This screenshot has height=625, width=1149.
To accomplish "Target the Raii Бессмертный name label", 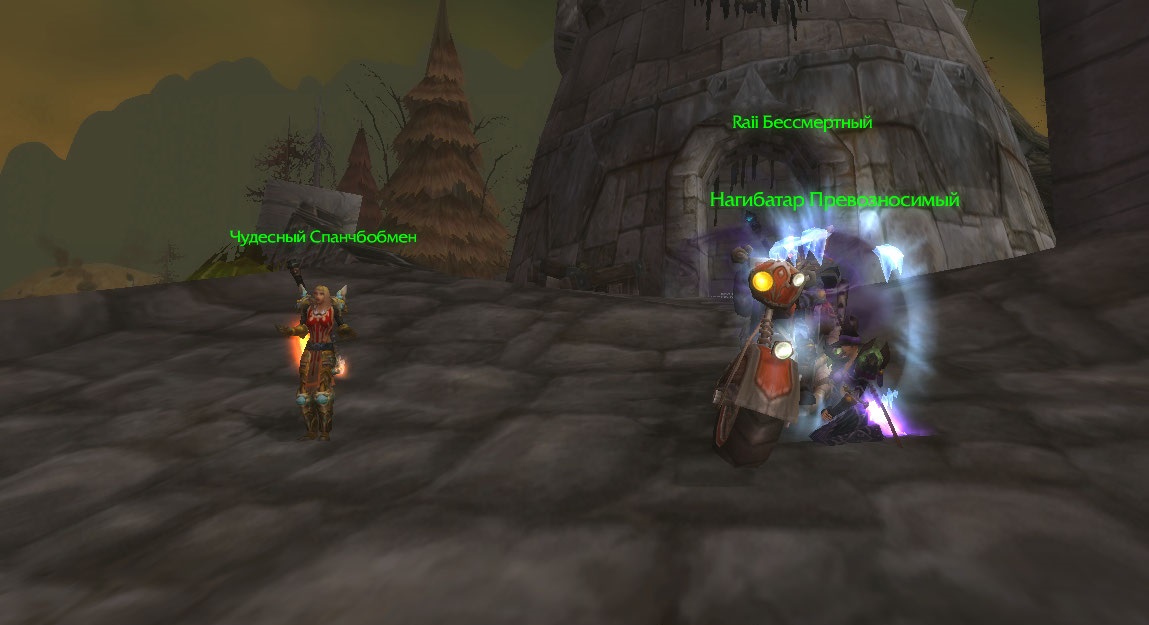I will (802, 123).
